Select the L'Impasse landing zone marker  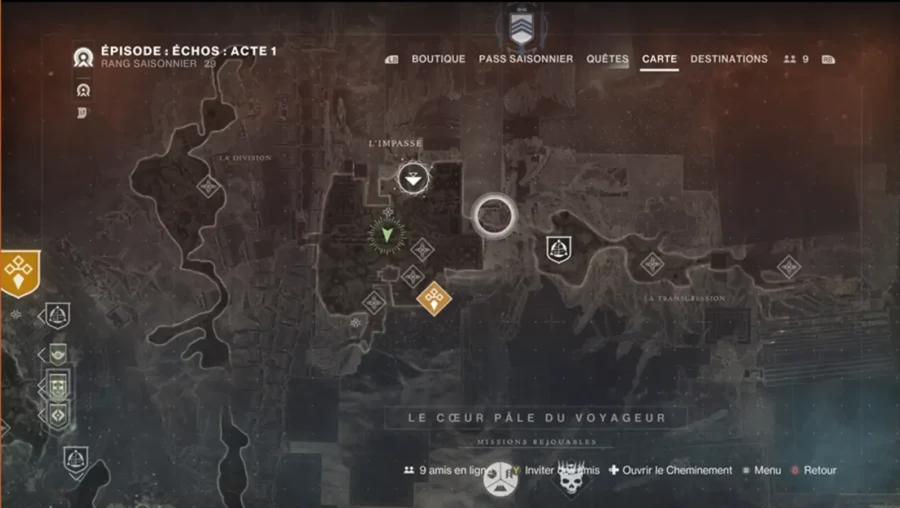(x=411, y=179)
